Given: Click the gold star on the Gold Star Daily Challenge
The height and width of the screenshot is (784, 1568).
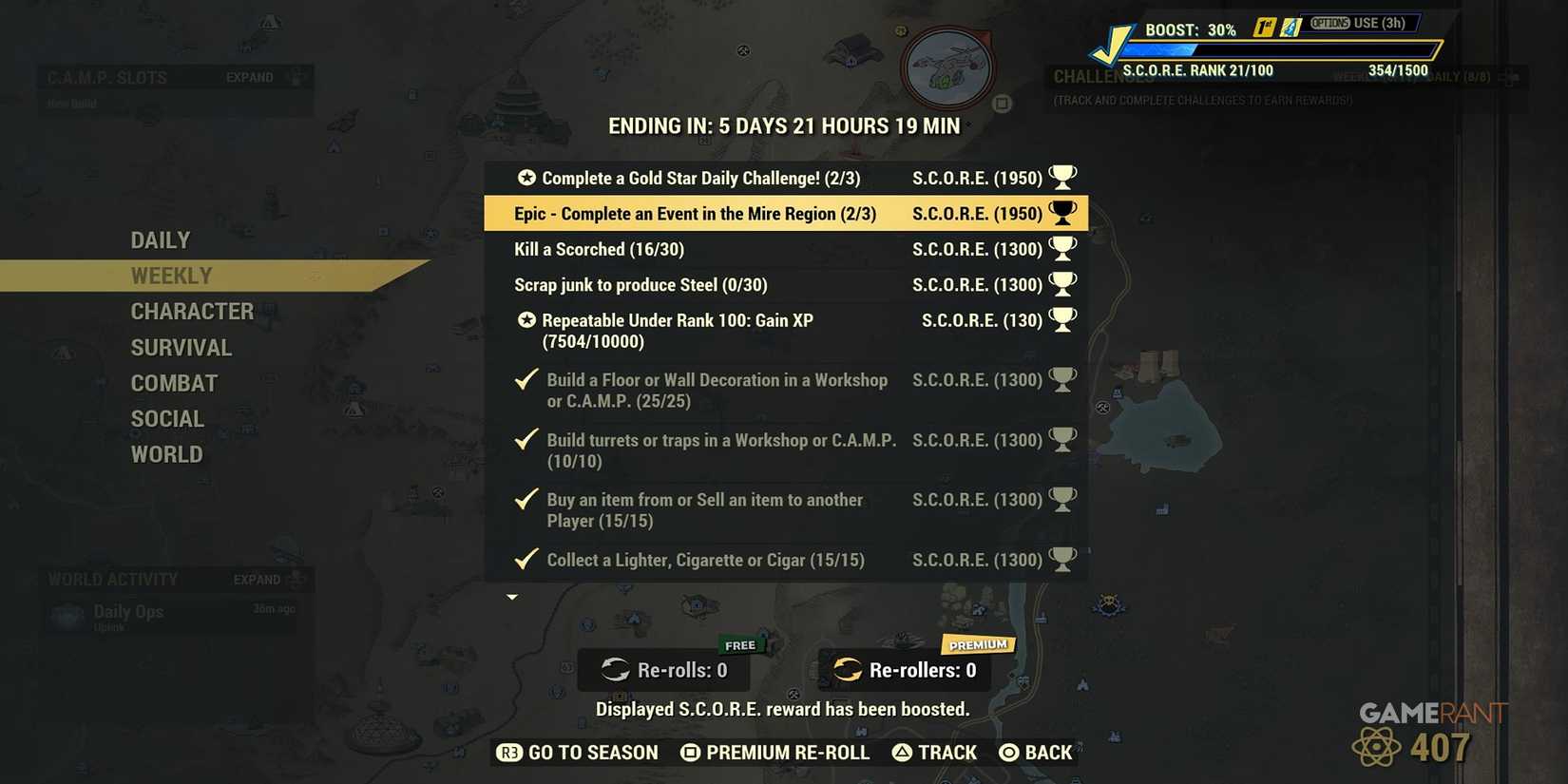Looking at the screenshot, I should (x=525, y=177).
